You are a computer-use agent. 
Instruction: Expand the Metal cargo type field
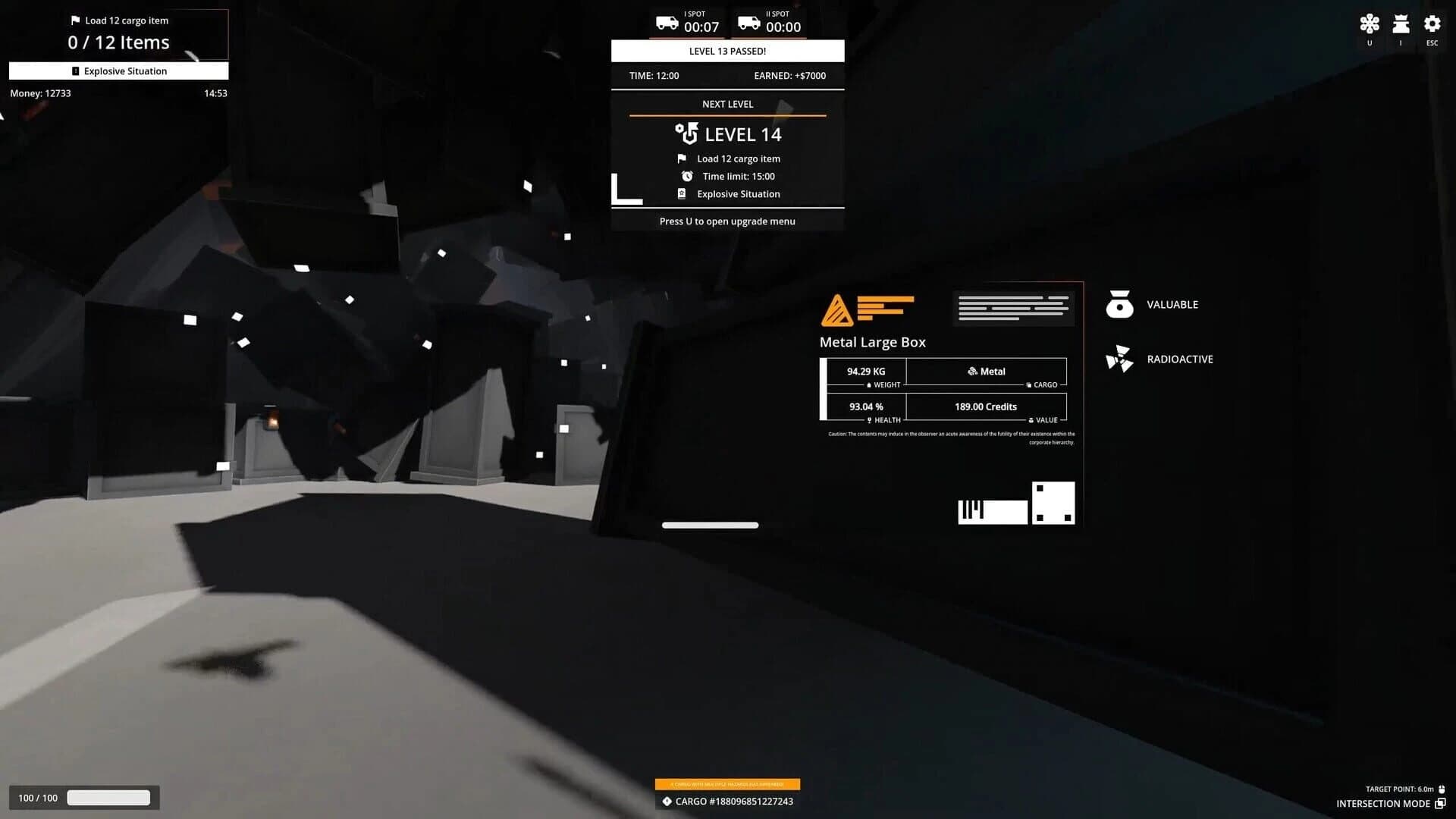[985, 371]
